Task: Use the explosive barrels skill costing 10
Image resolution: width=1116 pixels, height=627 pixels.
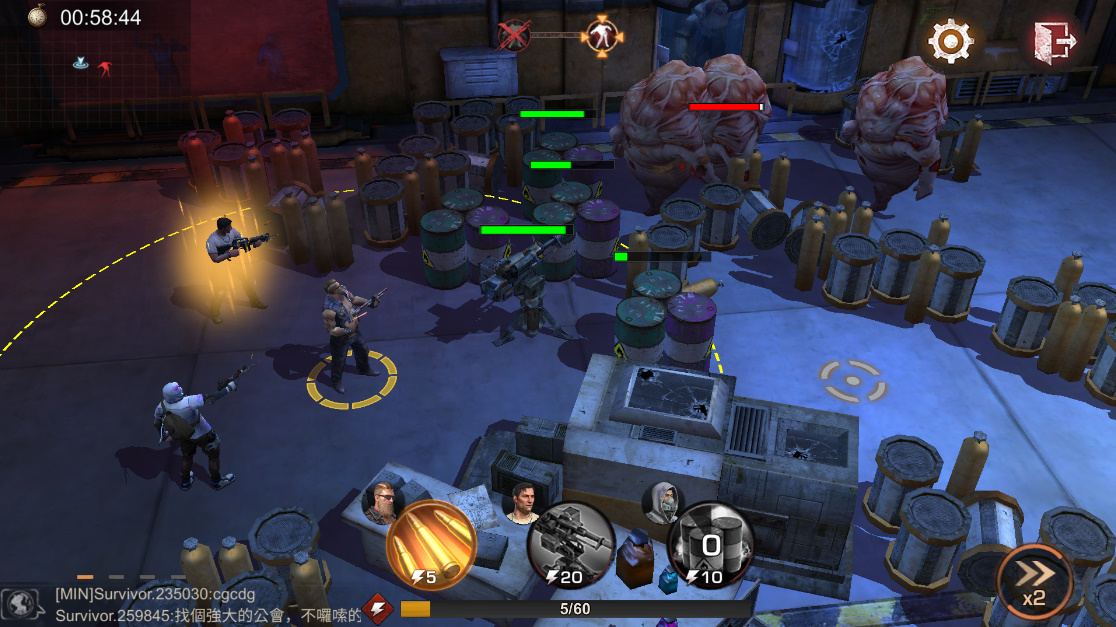Action: click(711, 545)
